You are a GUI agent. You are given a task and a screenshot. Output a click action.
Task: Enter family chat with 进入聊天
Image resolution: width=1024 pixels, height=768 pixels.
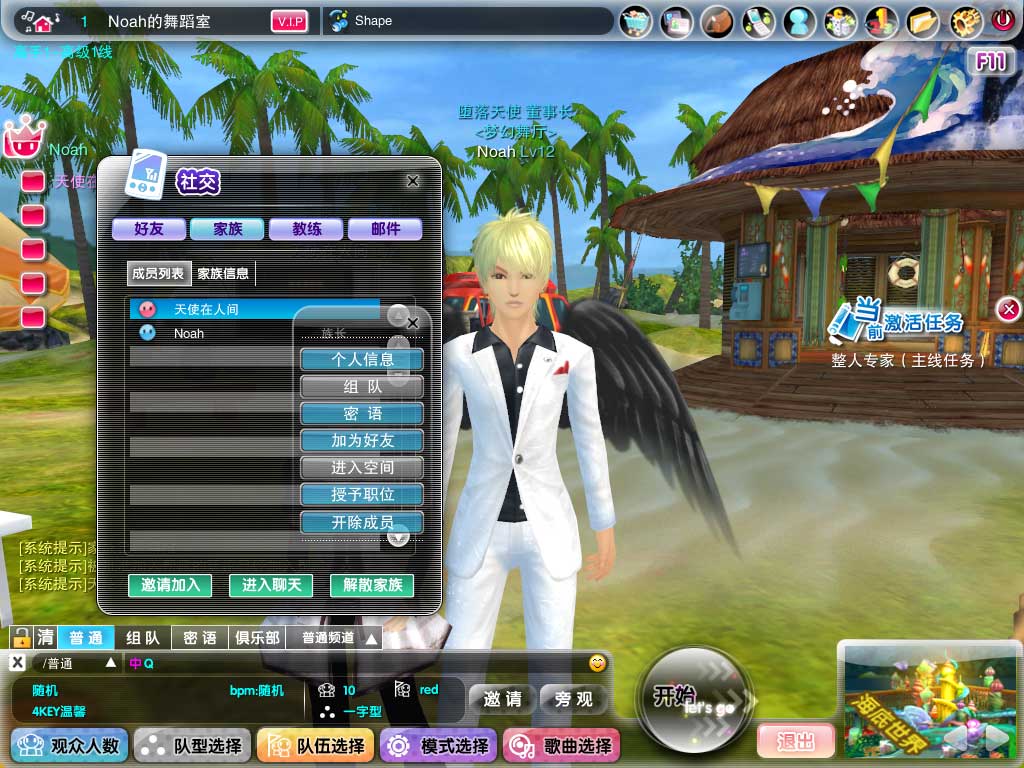coord(271,585)
